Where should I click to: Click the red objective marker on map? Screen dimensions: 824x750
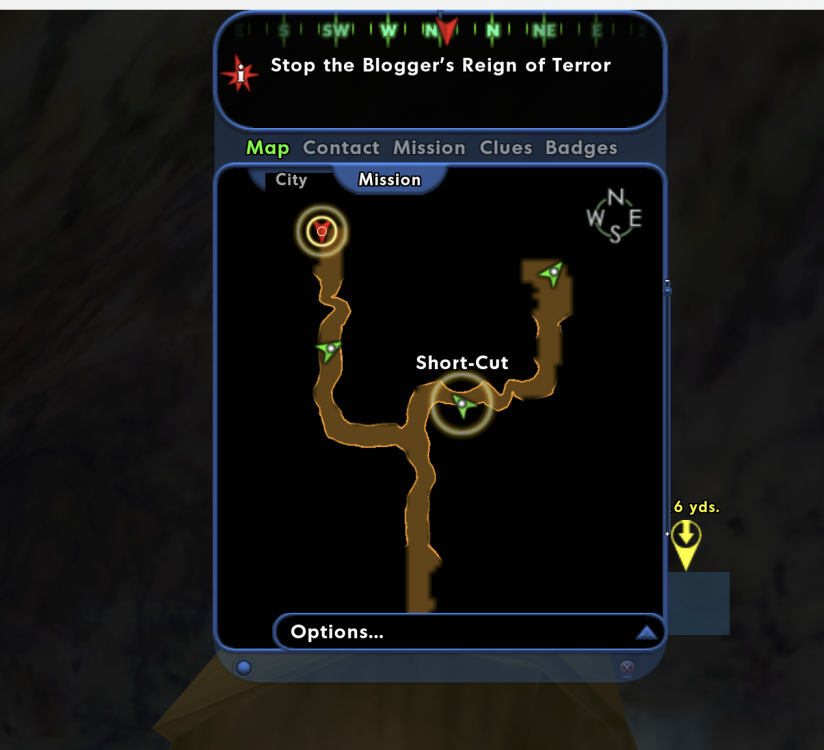pyautogui.click(x=322, y=232)
